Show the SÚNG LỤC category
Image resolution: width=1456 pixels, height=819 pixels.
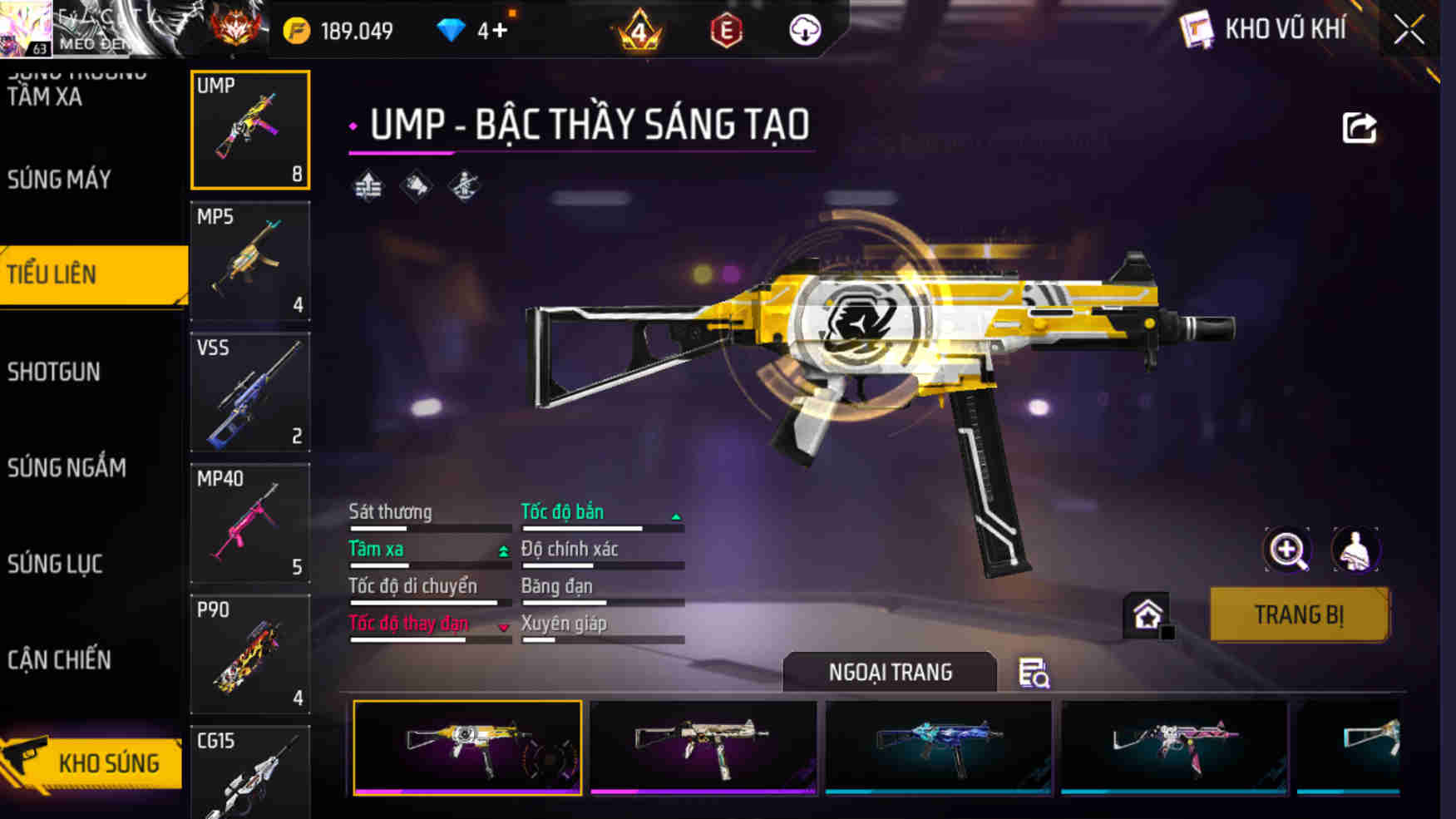(56, 565)
